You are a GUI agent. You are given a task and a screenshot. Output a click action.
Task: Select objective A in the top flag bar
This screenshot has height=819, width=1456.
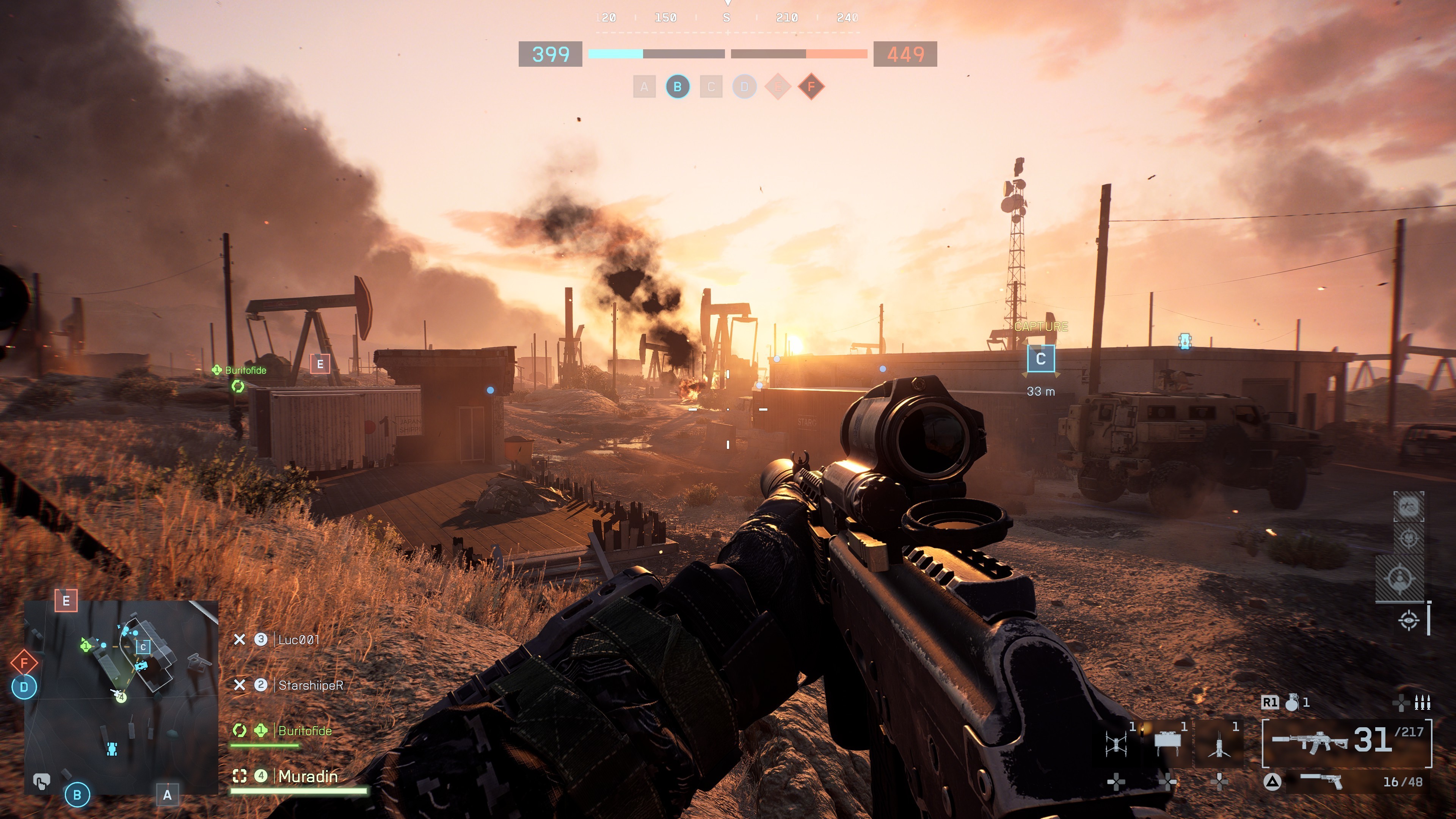click(x=644, y=87)
